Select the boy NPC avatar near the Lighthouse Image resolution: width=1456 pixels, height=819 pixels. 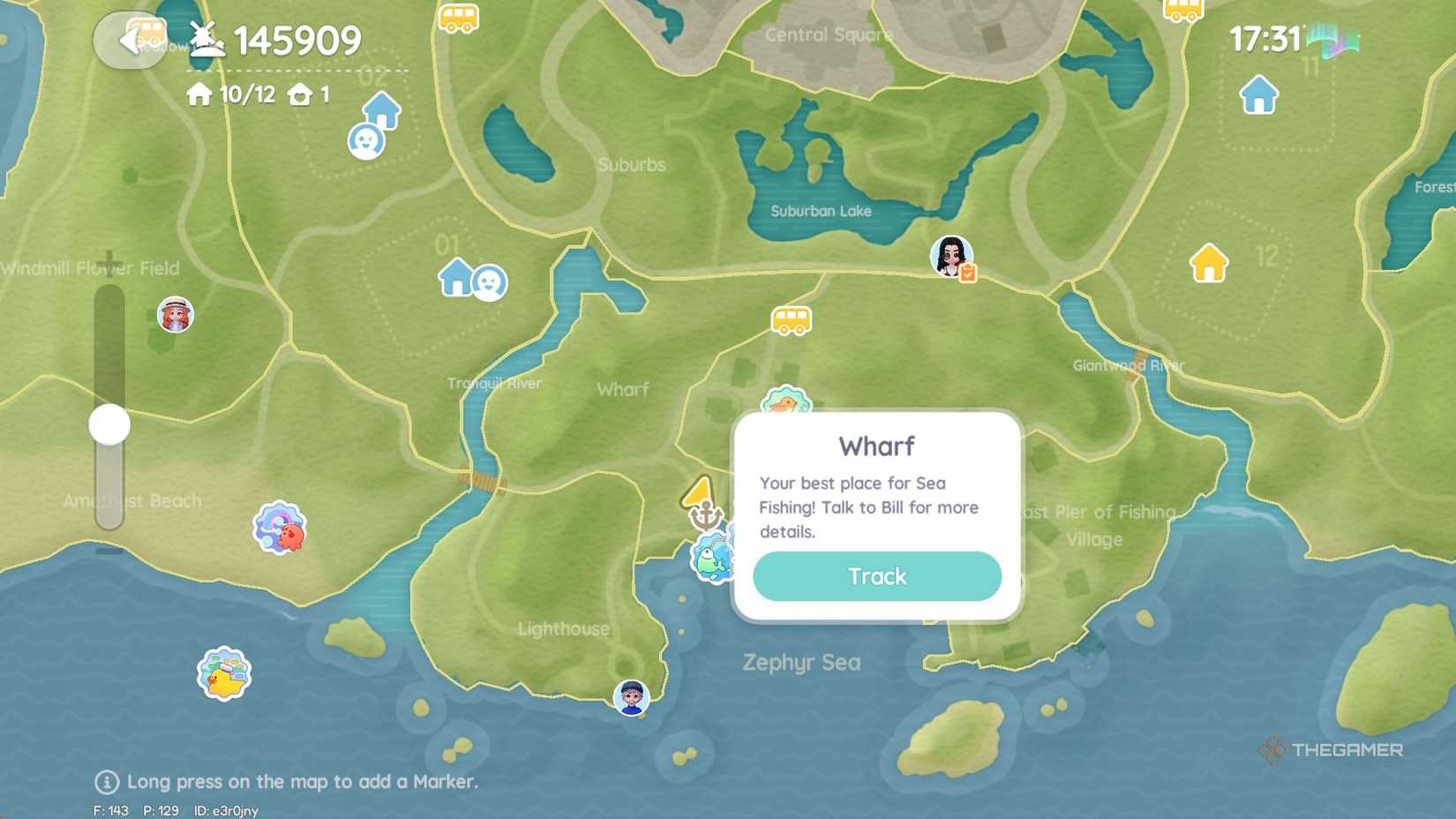click(x=632, y=698)
